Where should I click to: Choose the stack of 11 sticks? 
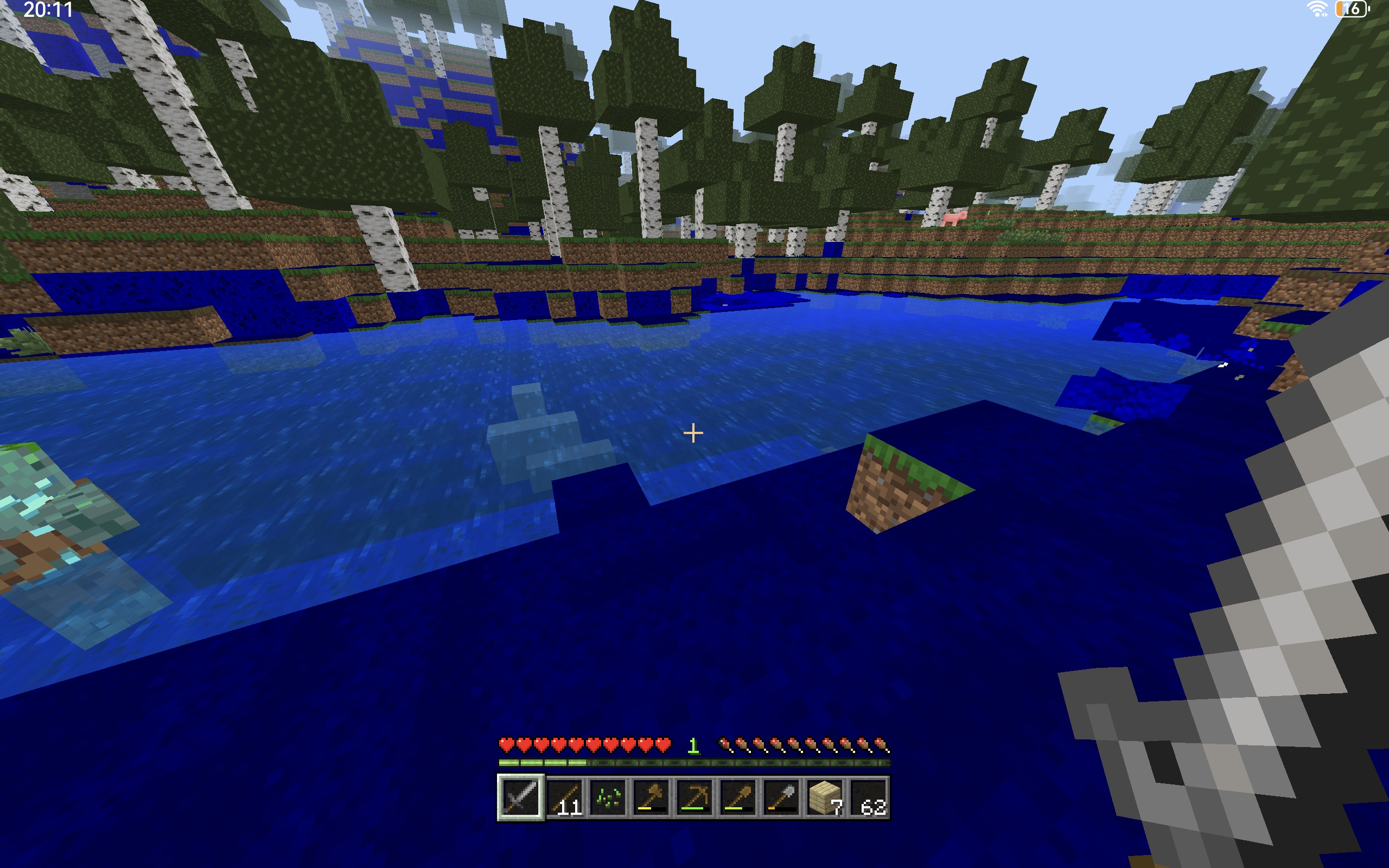(564, 797)
